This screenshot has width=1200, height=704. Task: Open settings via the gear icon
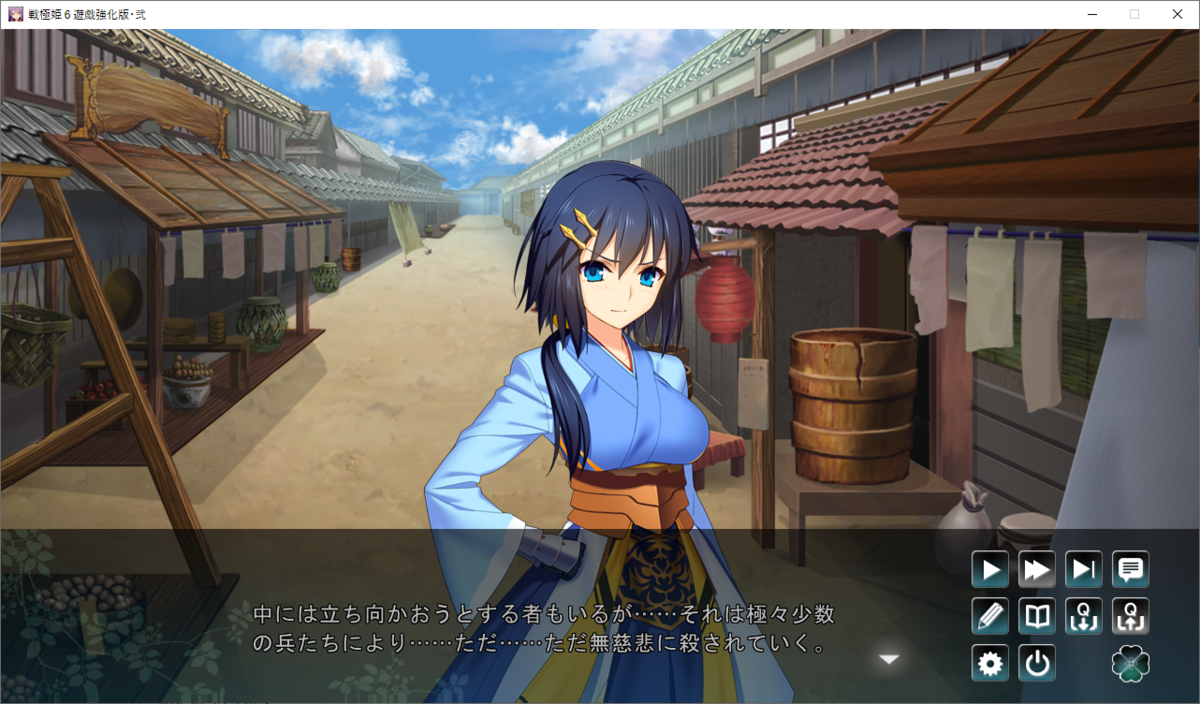[990, 663]
